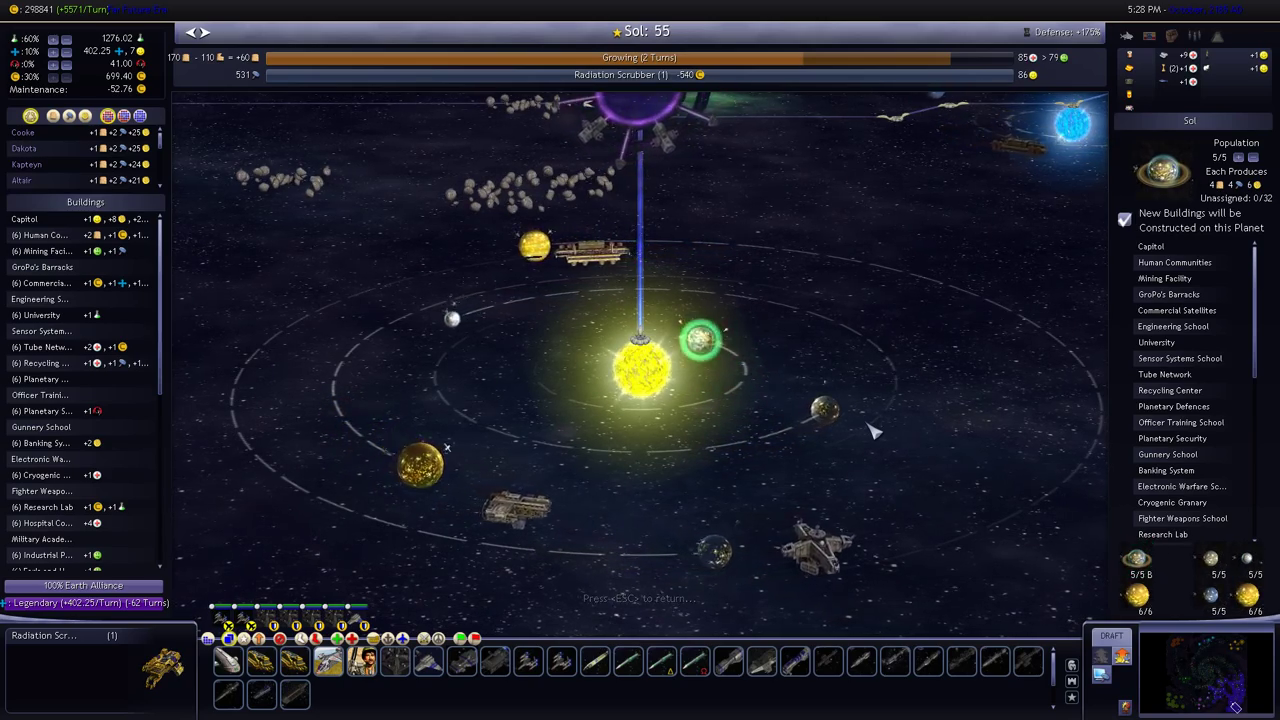1280x720 pixels.
Task: Go to the previous star system arrow
Action: [x=190, y=32]
